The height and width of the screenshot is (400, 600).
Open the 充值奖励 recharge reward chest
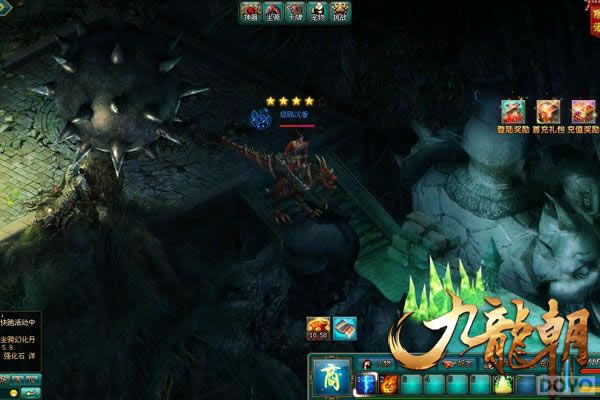coord(582,112)
